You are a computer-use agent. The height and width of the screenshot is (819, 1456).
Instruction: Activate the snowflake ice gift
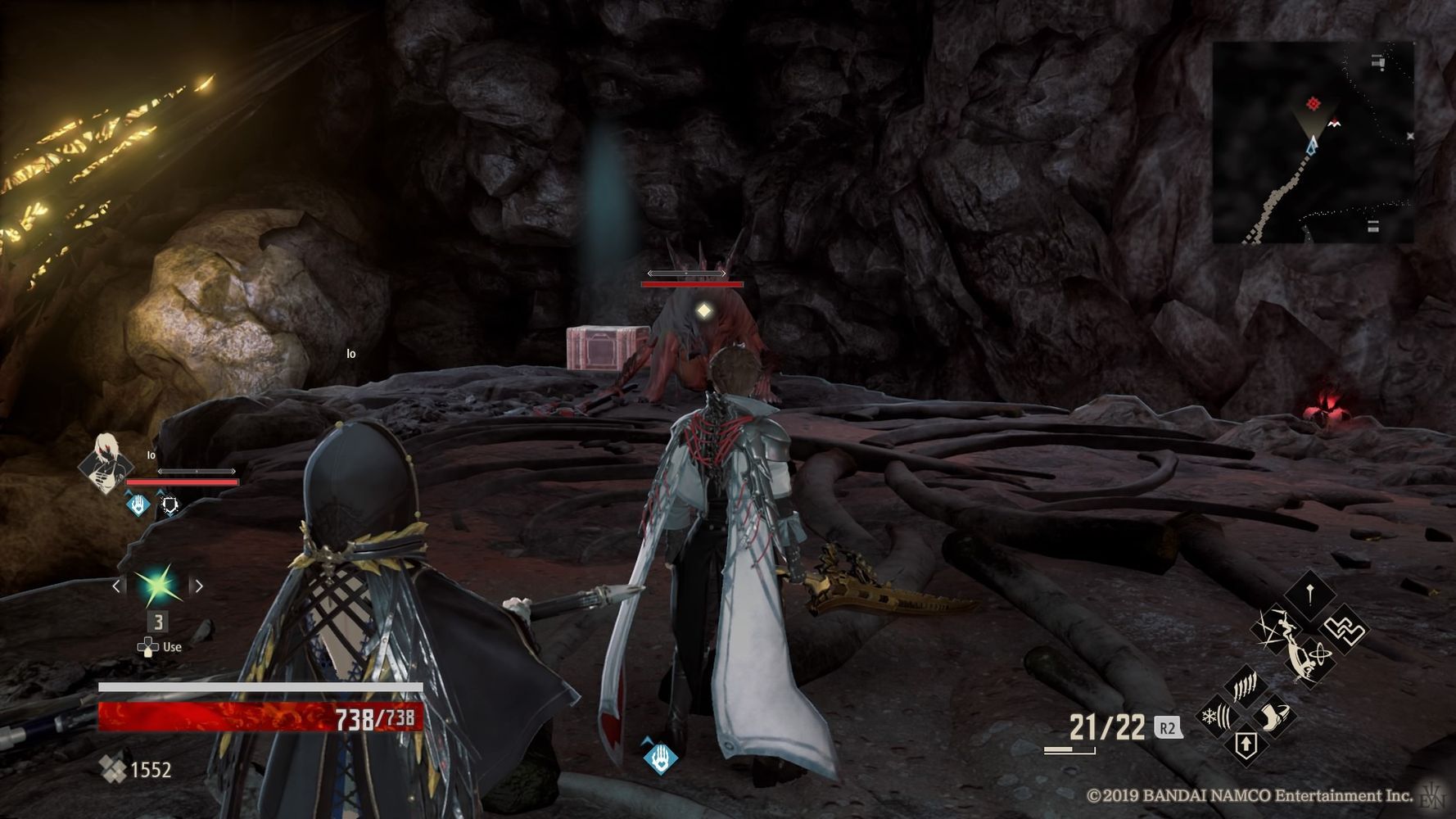(x=1215, y=717)
